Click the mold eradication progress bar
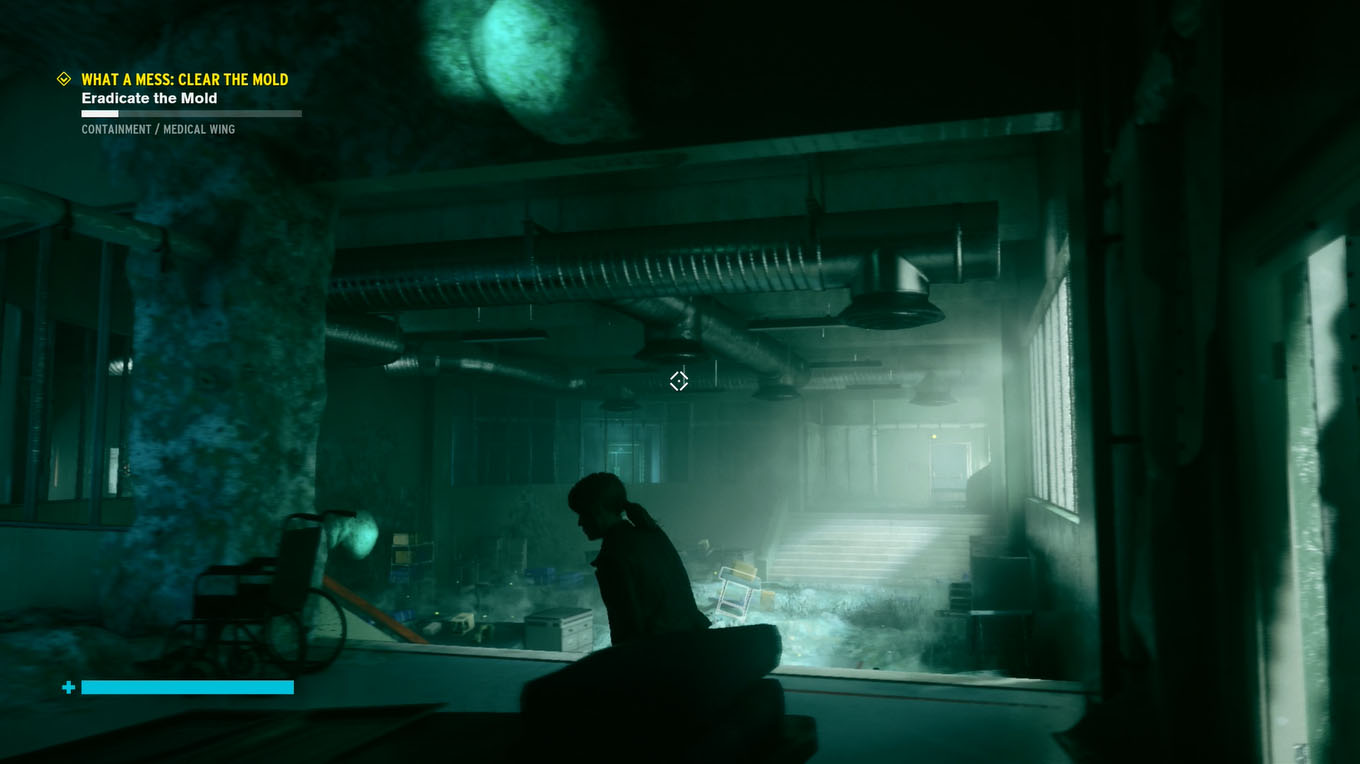This screenshot has width=1360, height=764. click(191, 113)
